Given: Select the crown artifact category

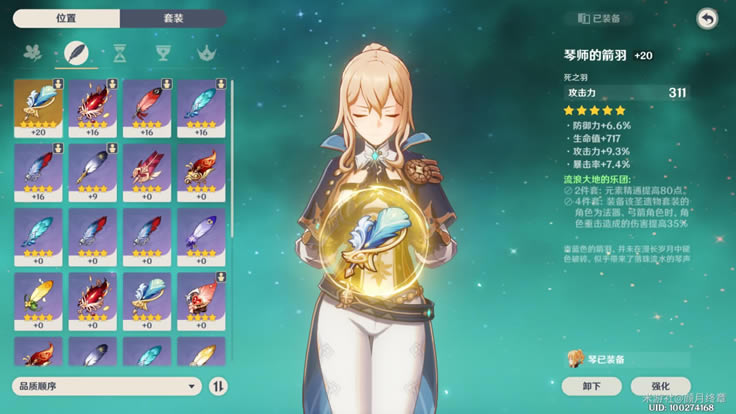Looking at the screenshot, I should coord(206,52).
